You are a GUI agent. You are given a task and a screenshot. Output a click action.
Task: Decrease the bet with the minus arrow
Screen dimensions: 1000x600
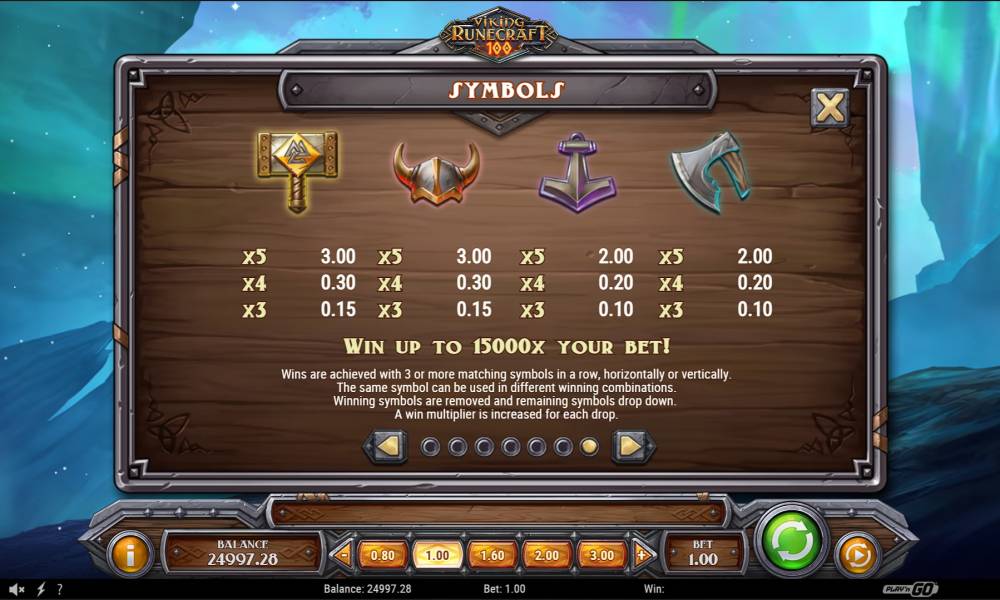[343, 554]
